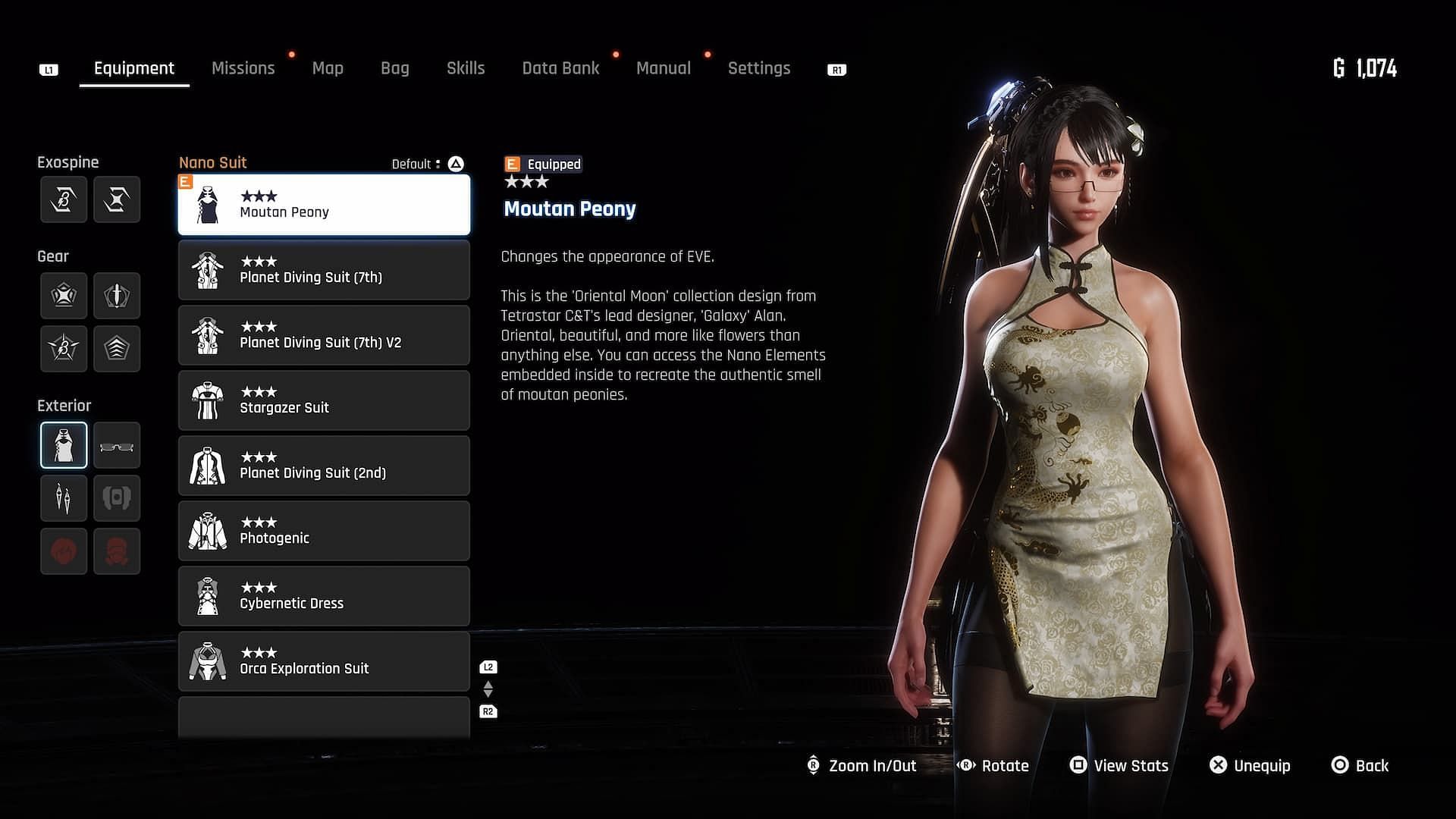The width and height of the screenshot is (1456, 819).
Task: Open the Settings tab
Action: pyautogui.click(x=758, y=68)
